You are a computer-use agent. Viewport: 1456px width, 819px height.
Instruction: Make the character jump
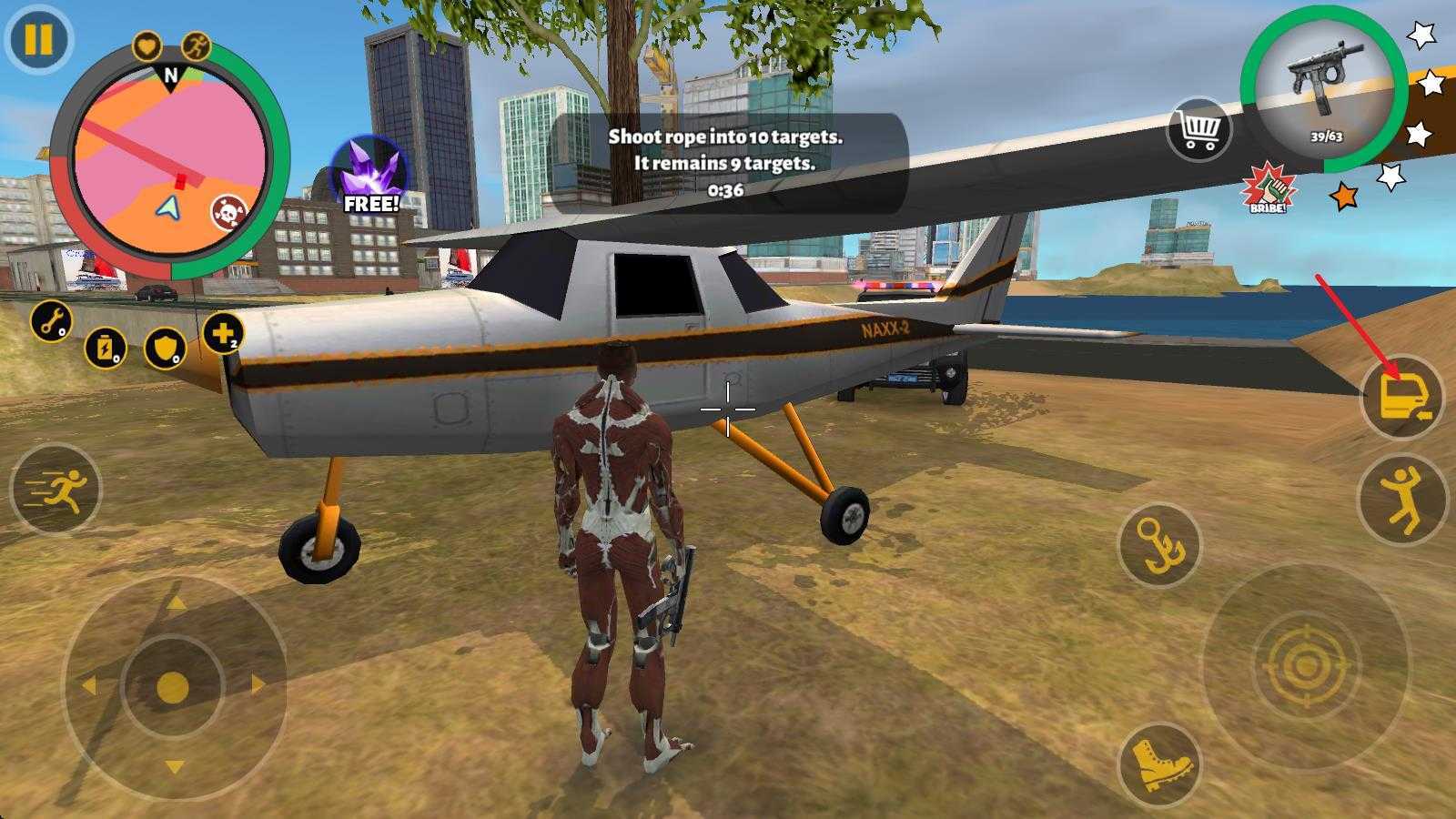click(x=1401, y=499)
